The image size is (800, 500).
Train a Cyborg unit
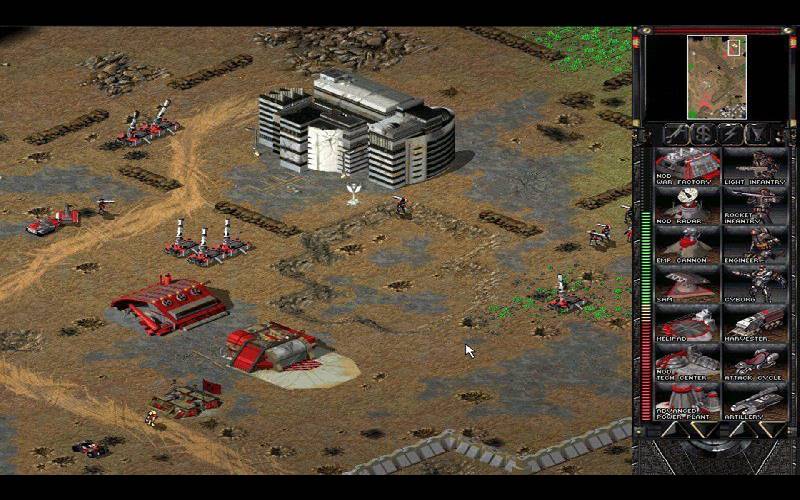coord(753,284)
